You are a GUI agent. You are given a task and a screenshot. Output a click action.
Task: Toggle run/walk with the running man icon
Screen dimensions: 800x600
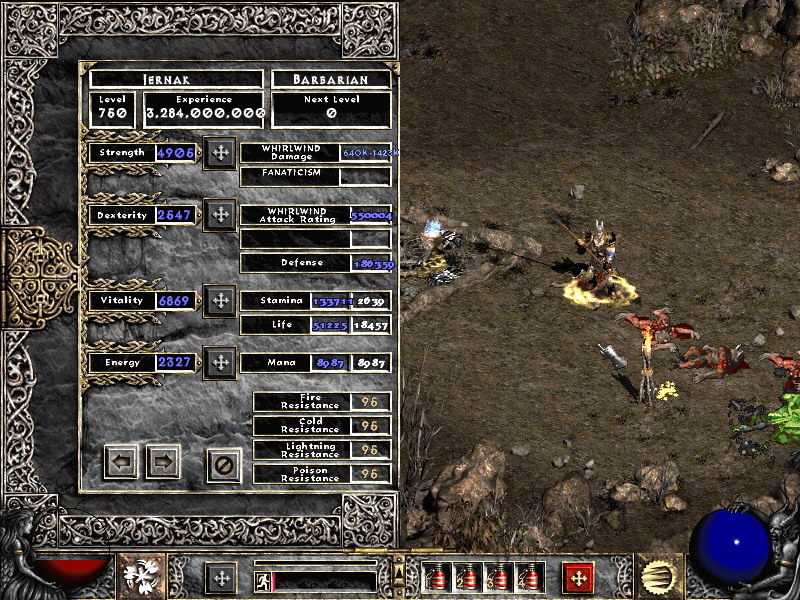point(262,579)
